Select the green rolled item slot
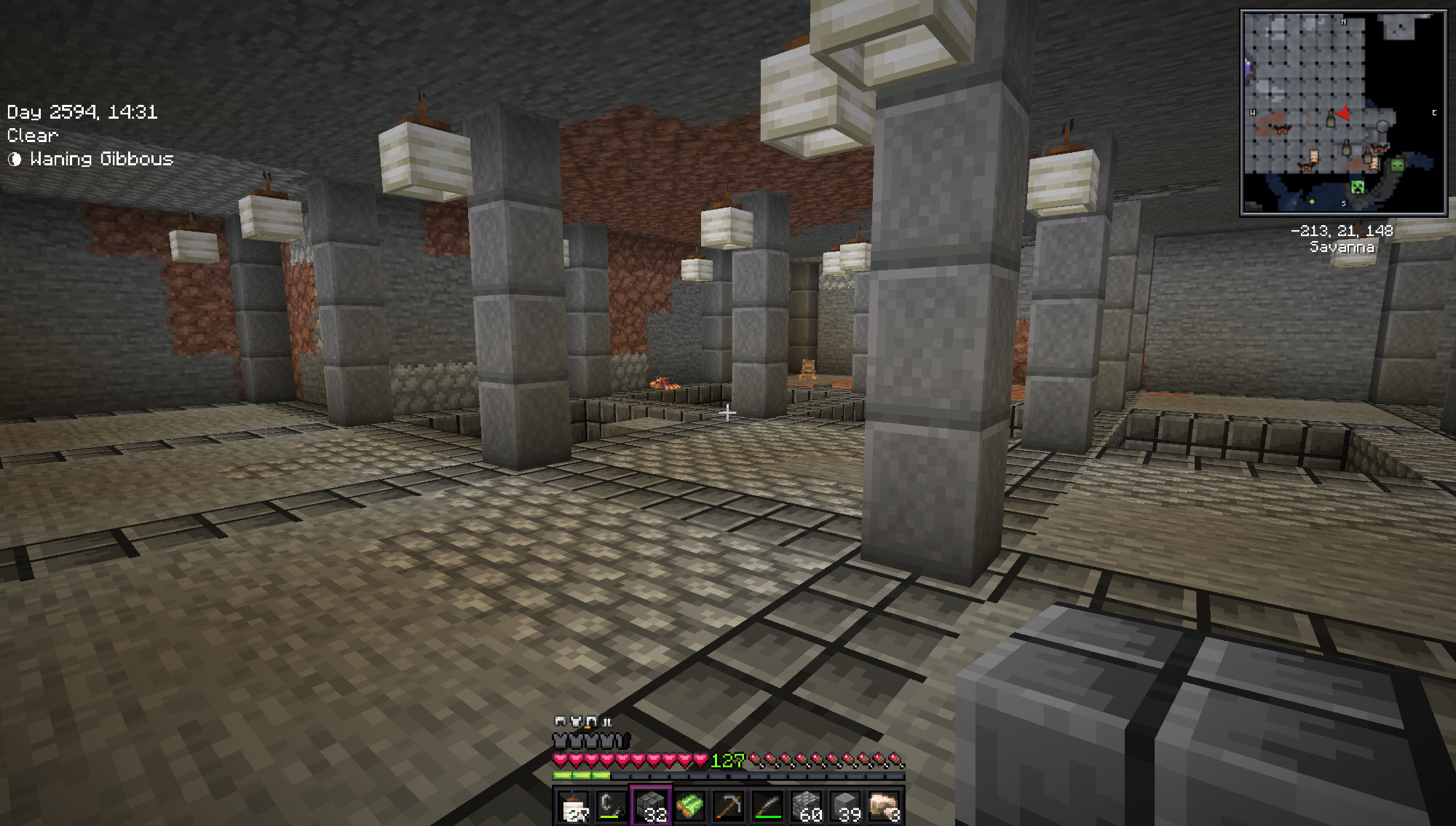The image size is (1456, 826). [x=689, y=807]
